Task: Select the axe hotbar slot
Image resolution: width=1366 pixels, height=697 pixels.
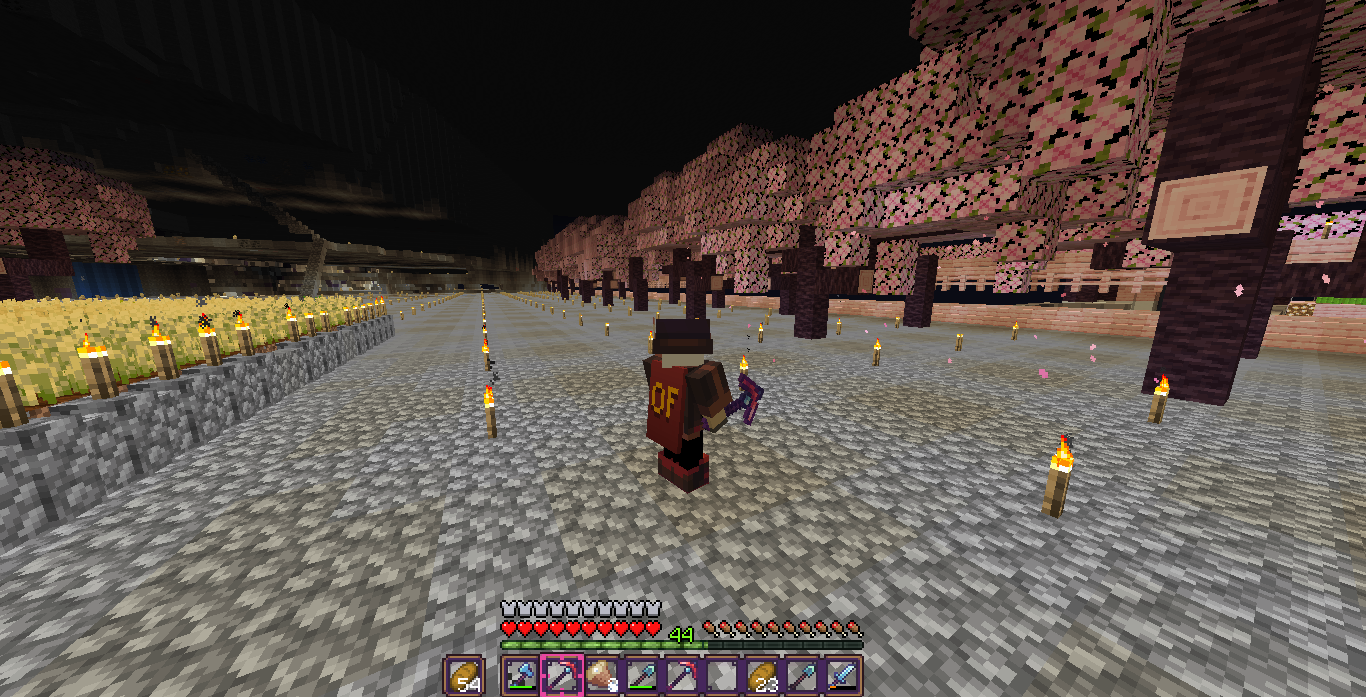Action: [x=520, y=676]
